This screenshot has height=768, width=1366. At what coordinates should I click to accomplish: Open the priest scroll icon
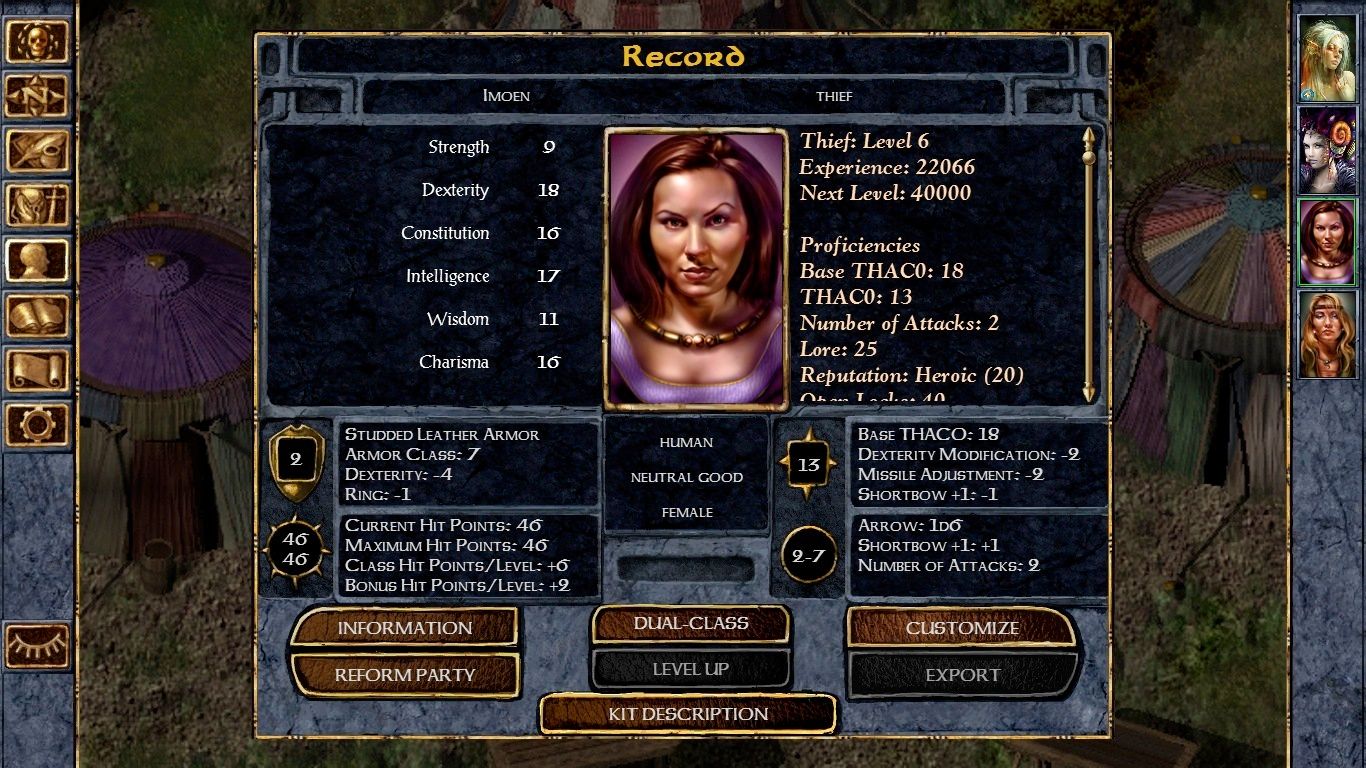pyautogui.click(x=38, y=370)
